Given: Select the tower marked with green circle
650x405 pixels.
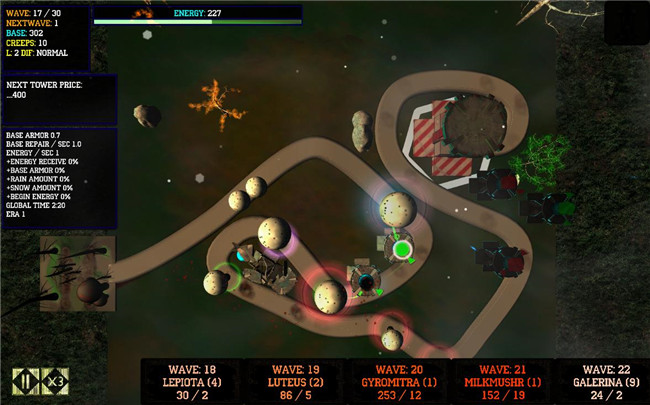Looking at the screenshot, I should point(401,247).
